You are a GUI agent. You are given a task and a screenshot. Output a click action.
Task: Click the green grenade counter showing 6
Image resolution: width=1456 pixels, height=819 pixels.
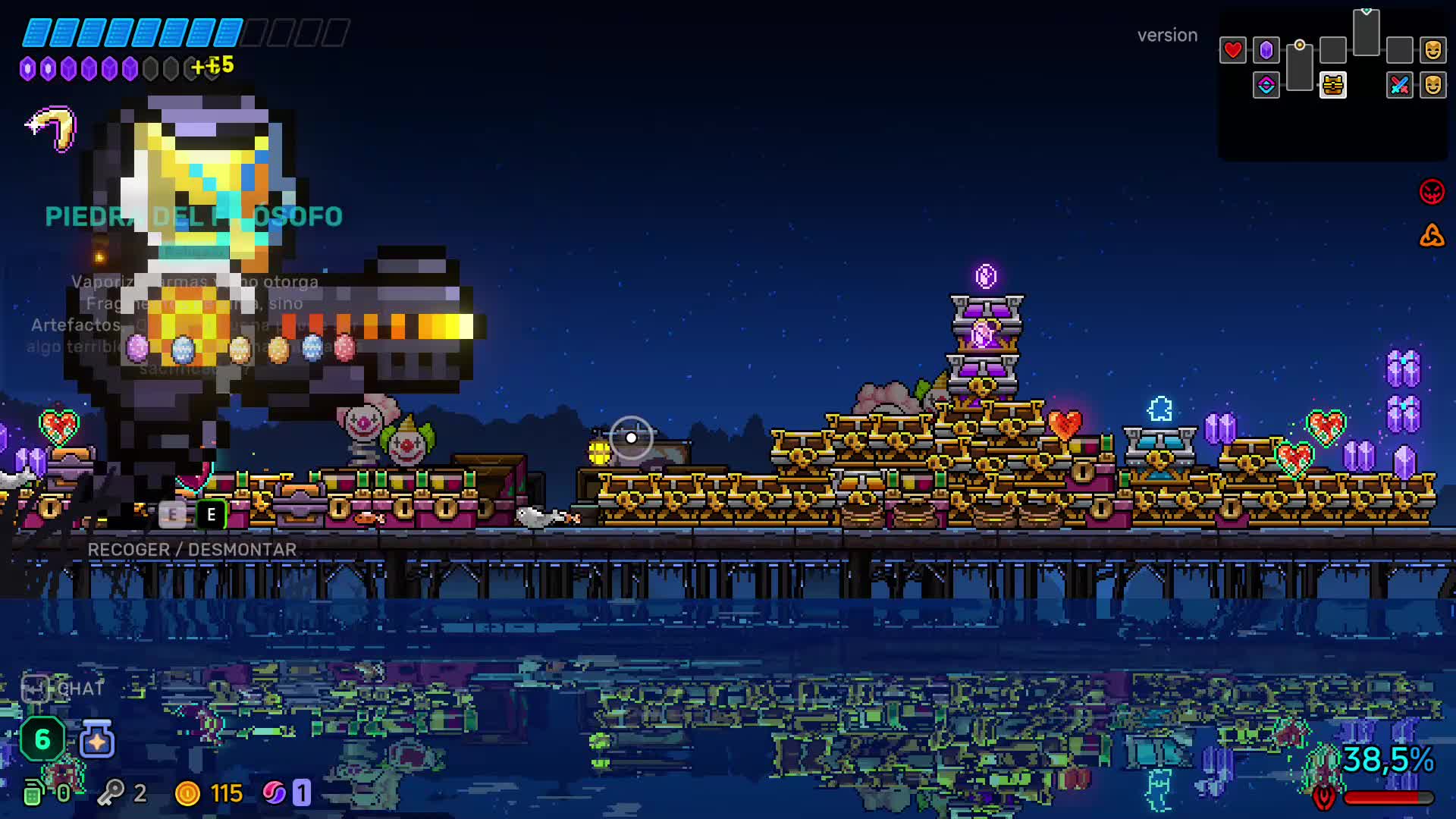pos(42,739)
